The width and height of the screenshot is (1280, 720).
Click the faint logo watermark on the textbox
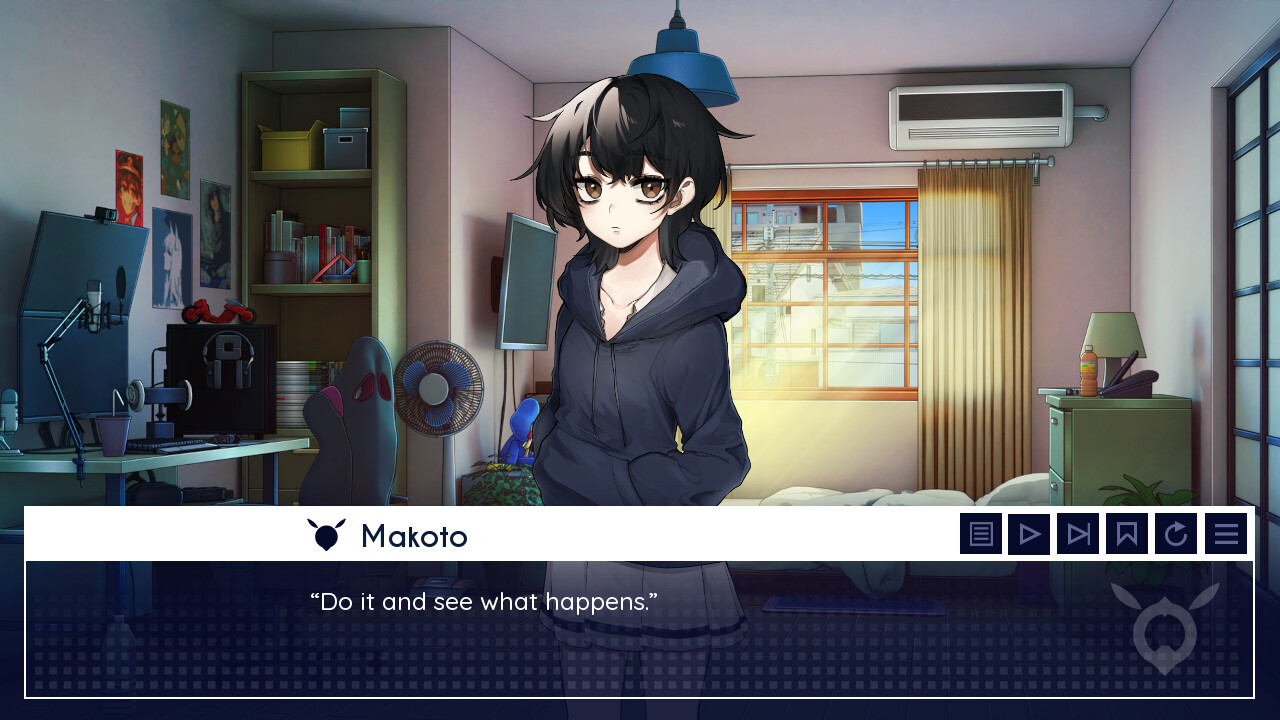pyautogui.click(x=1163, y=630)
